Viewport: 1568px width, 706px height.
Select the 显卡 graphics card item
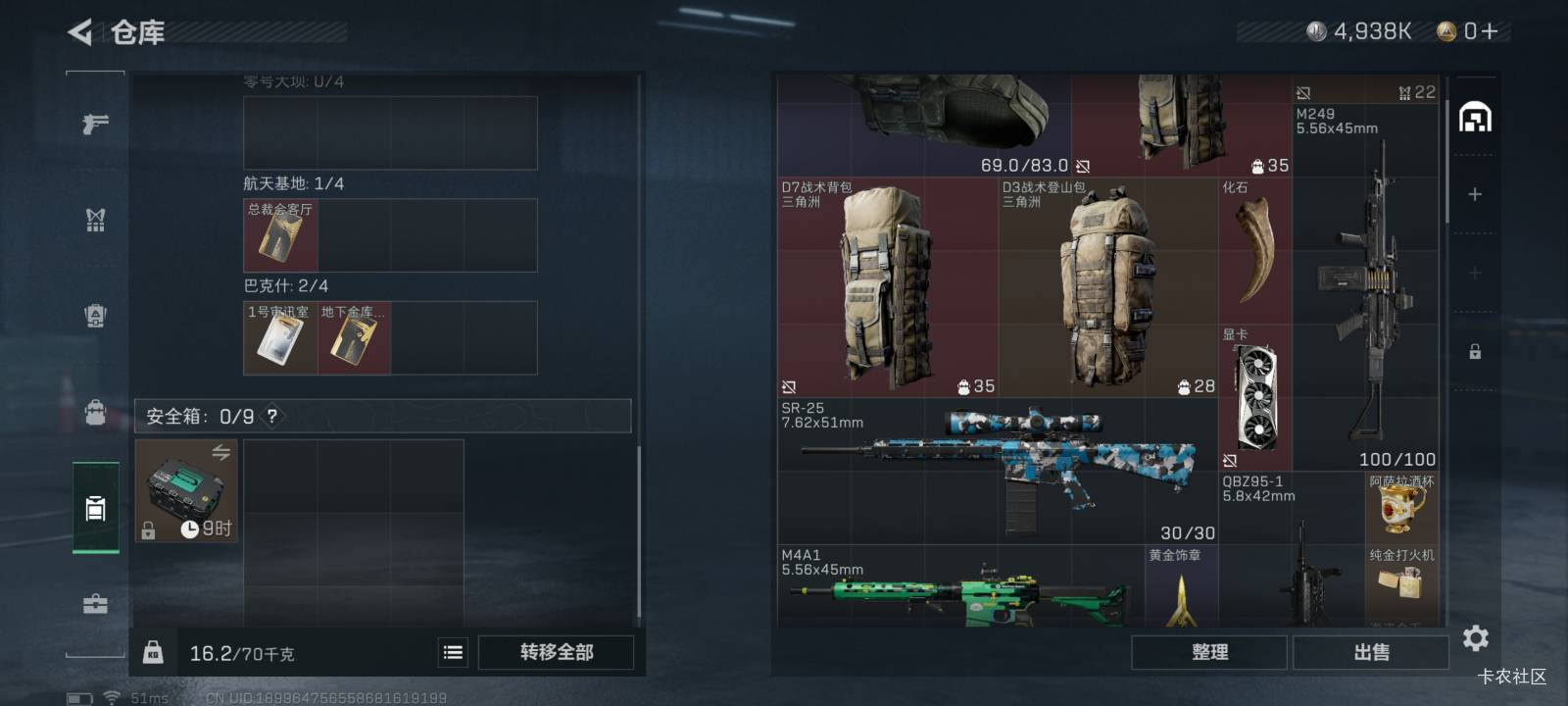(1255, 398)
